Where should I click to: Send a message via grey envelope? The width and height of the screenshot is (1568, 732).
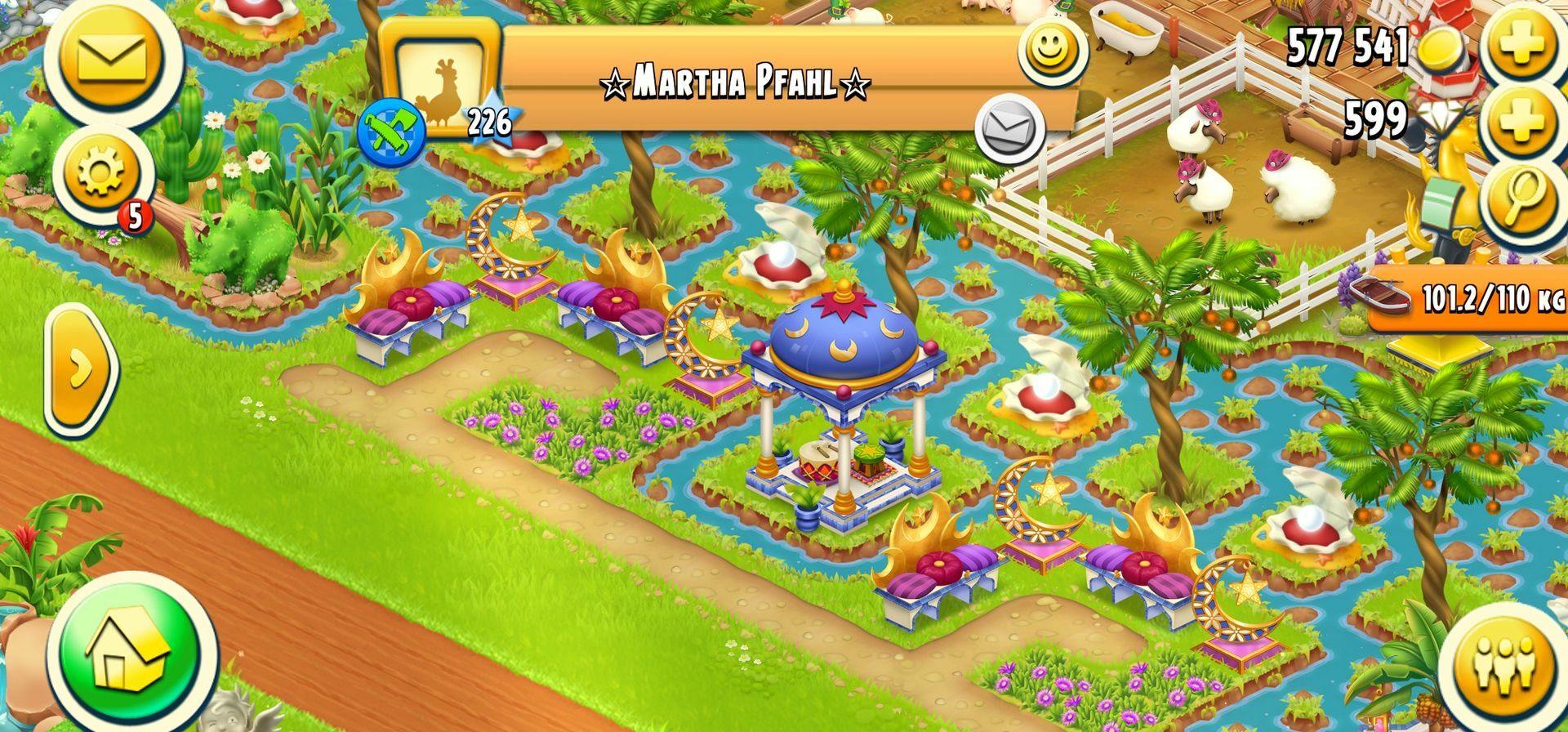(1009, 129)
